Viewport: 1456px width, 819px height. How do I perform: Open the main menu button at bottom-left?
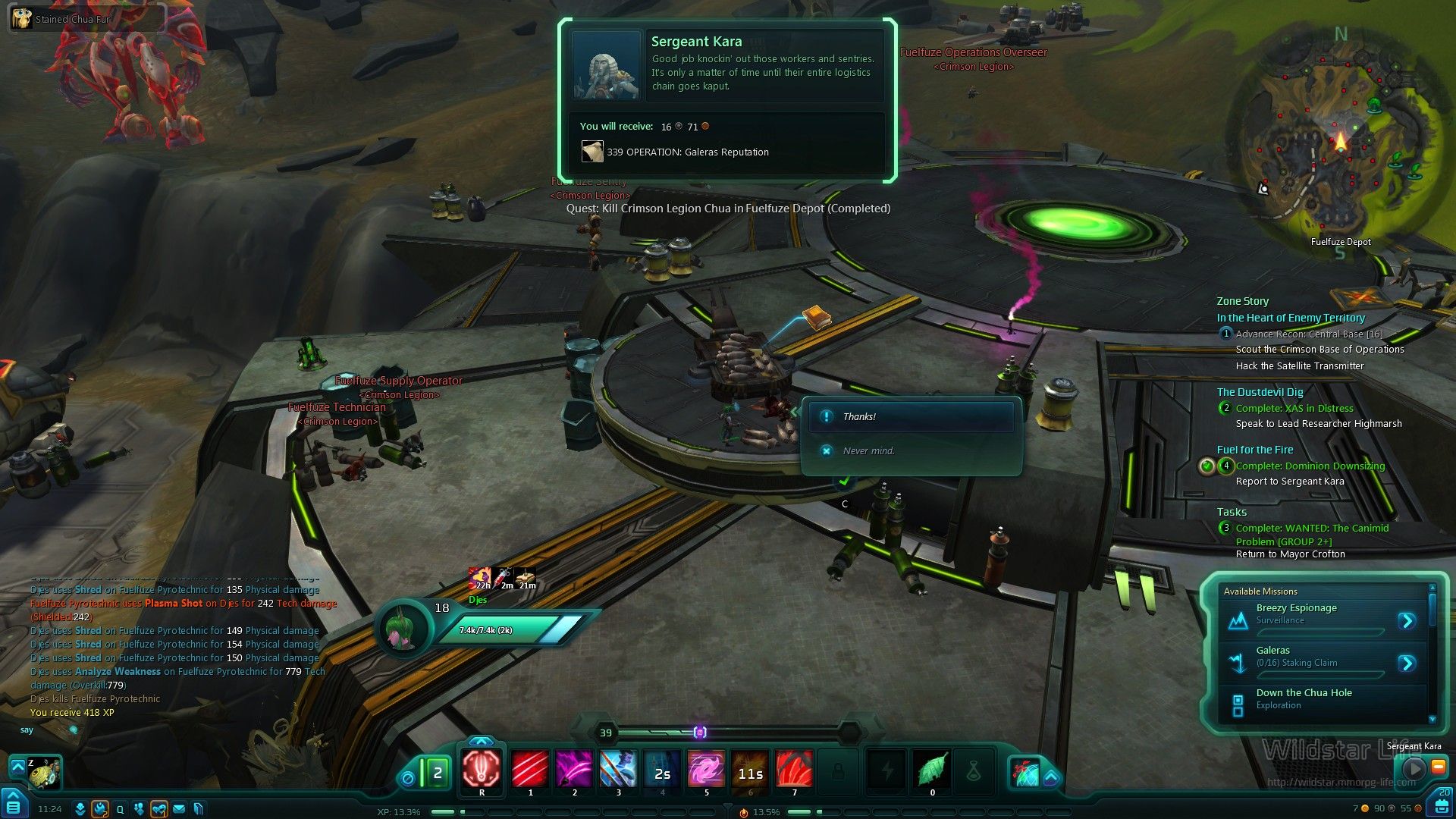pos(14,805)
